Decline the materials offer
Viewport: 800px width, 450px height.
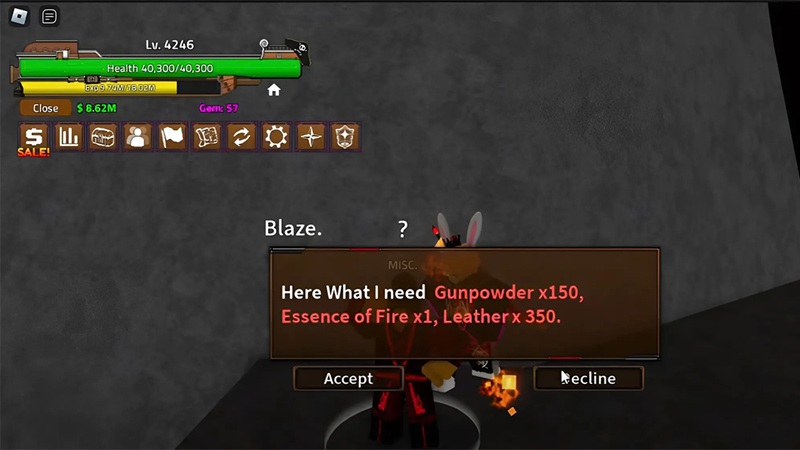pos(588,378)
